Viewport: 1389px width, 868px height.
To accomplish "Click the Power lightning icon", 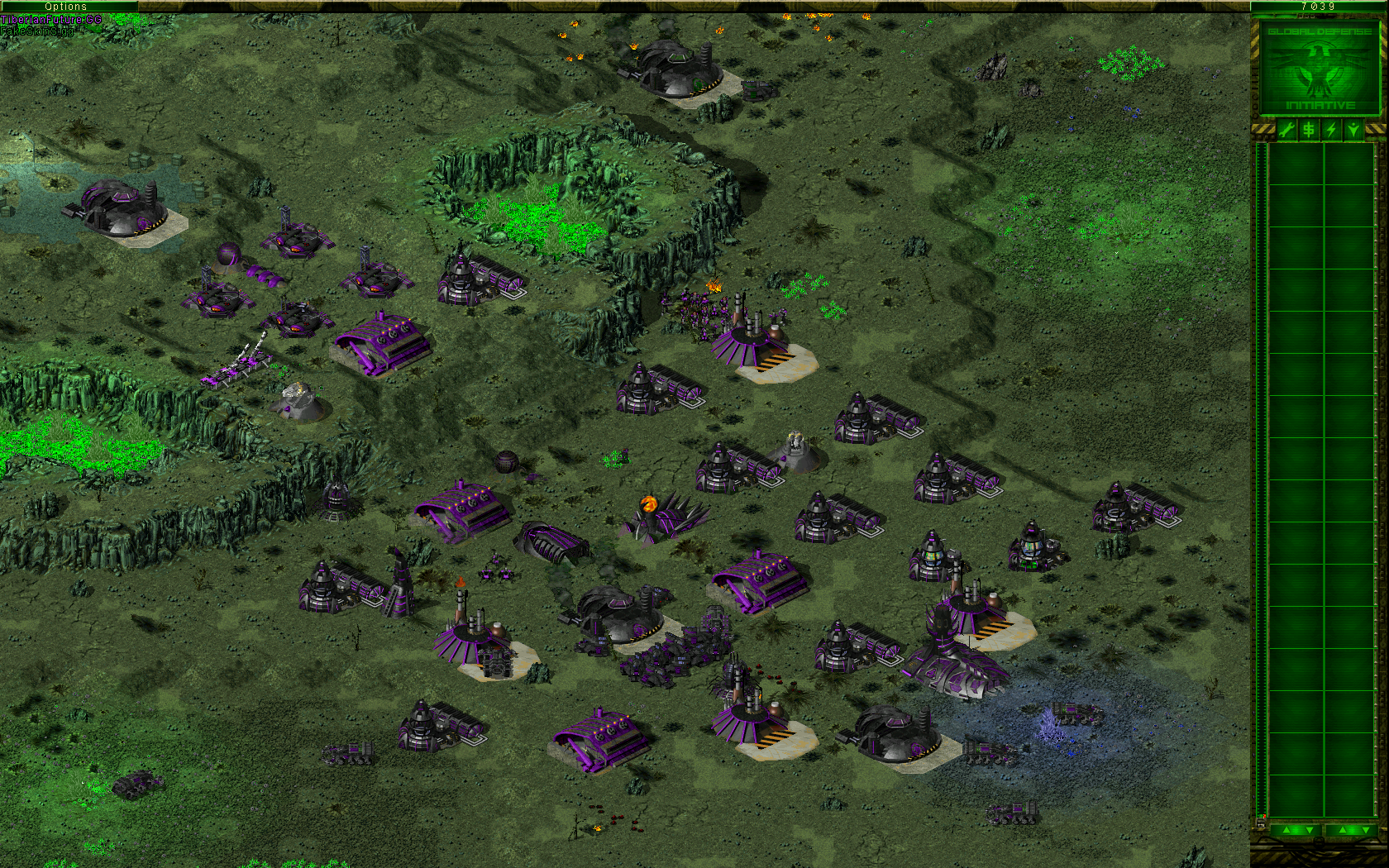I will (1331, 128).
